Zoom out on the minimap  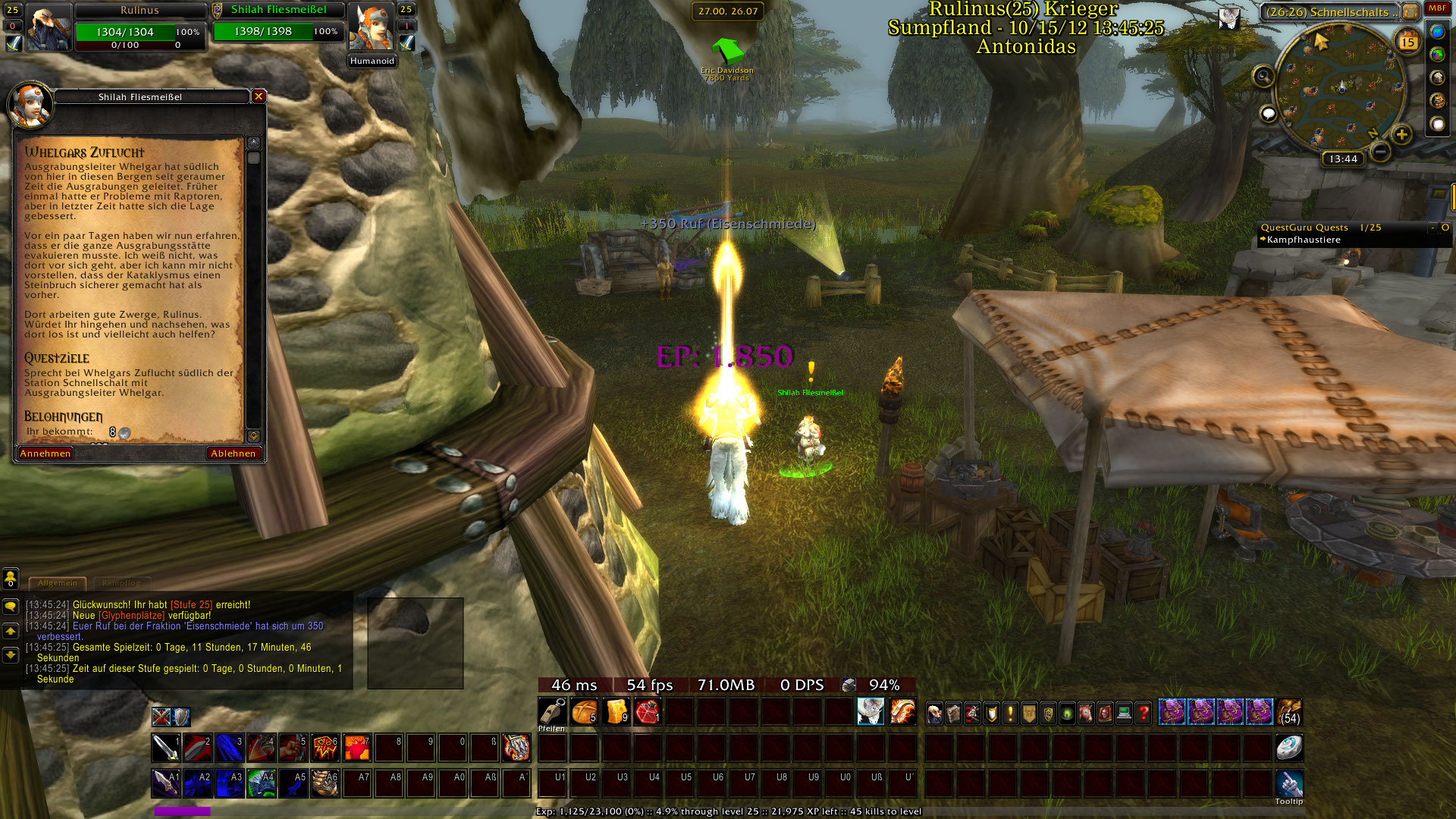1380,152
